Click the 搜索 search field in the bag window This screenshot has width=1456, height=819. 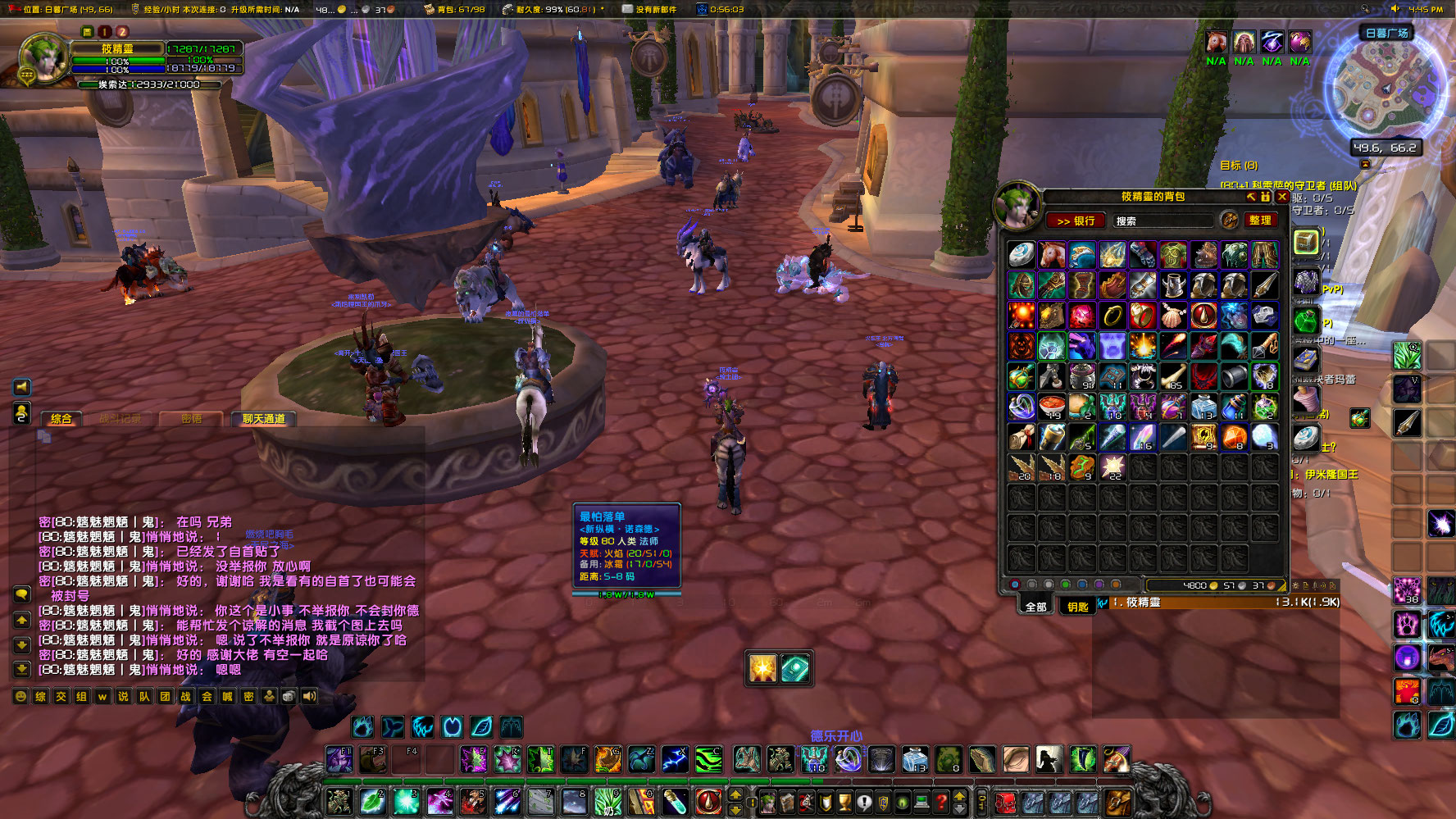click(x=1164, y=220)
